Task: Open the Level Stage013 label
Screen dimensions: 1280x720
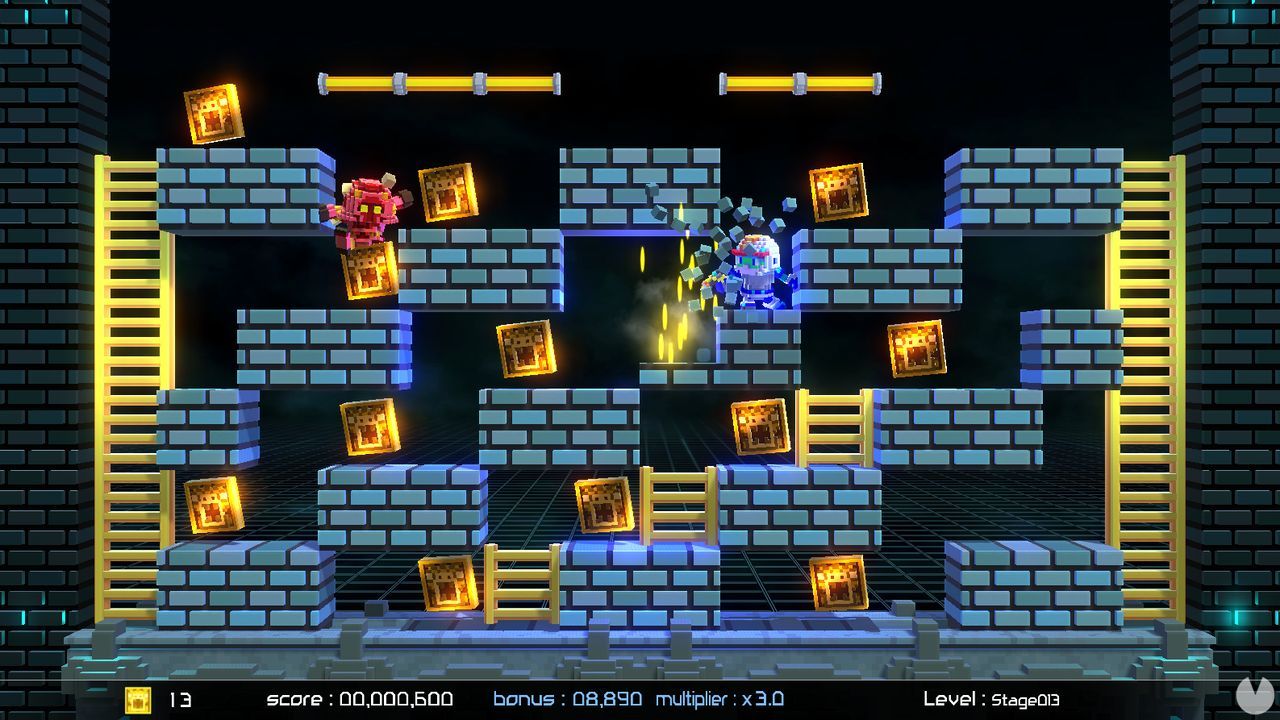Action: pyautogui.click(x=990, y=701)
